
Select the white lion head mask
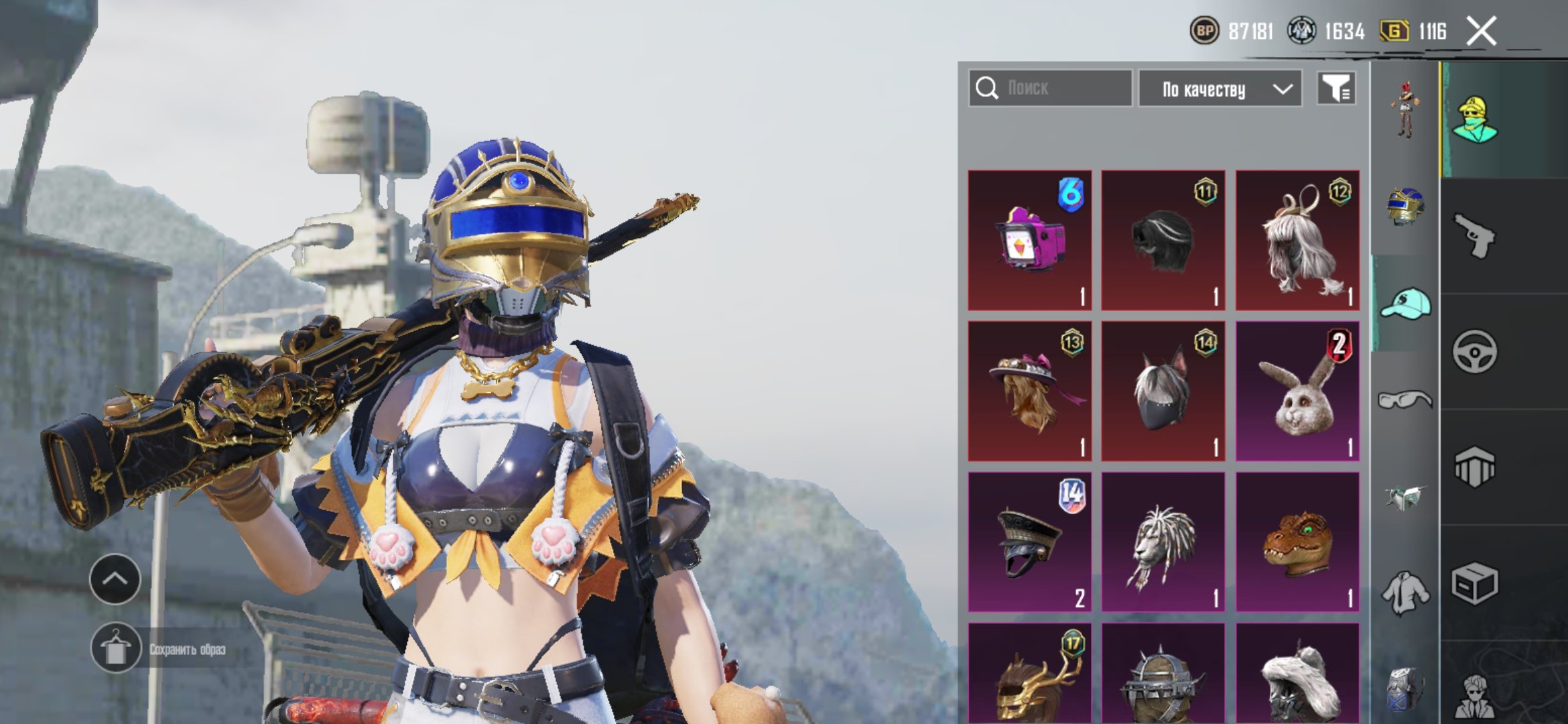(1163, 542)
